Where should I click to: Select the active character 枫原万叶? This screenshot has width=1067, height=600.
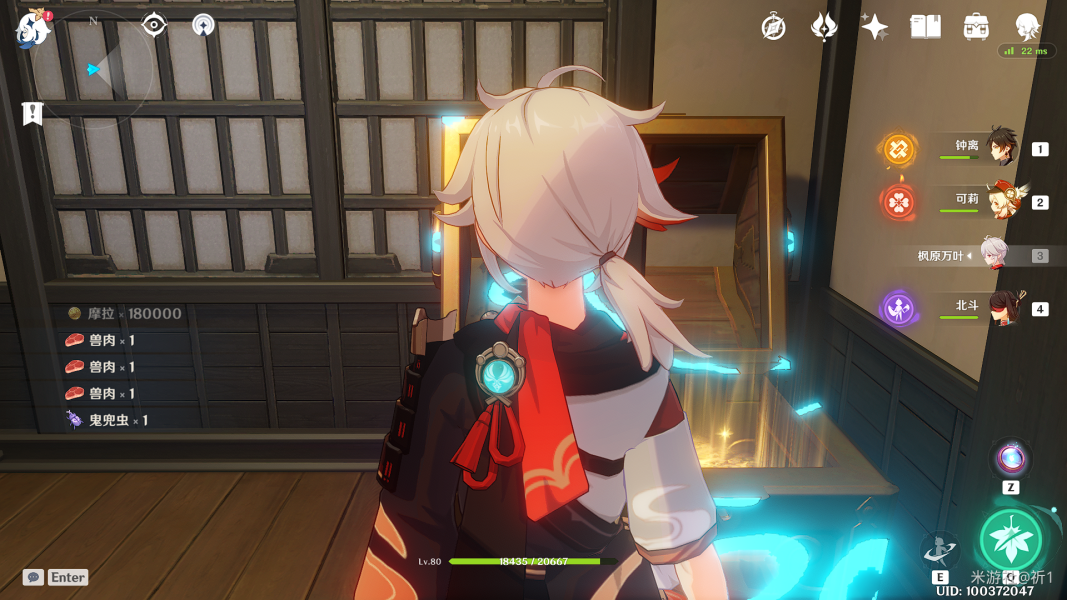tap(993, 255)
